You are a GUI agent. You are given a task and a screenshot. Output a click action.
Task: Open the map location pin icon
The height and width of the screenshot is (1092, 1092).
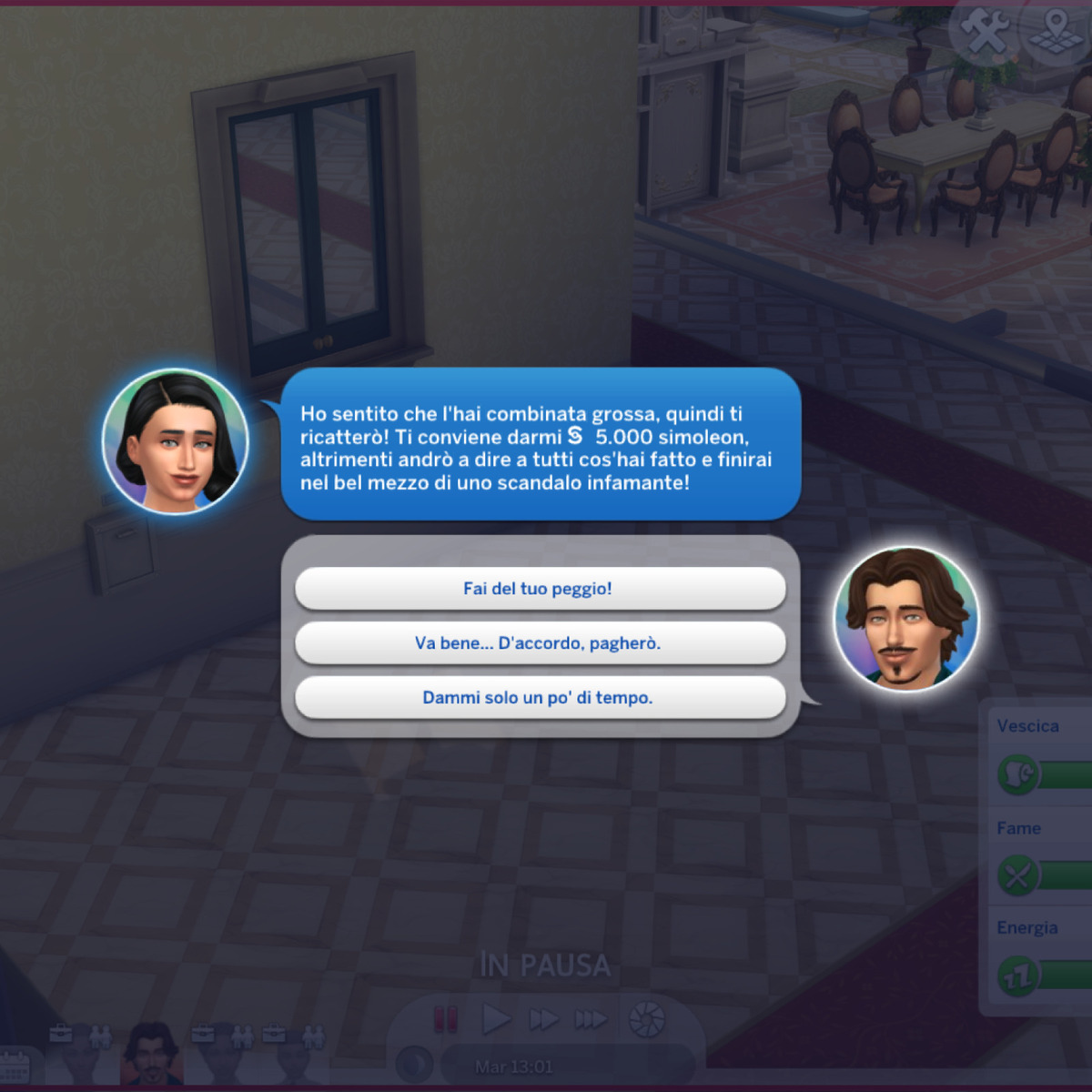(x=1056, y=33)
